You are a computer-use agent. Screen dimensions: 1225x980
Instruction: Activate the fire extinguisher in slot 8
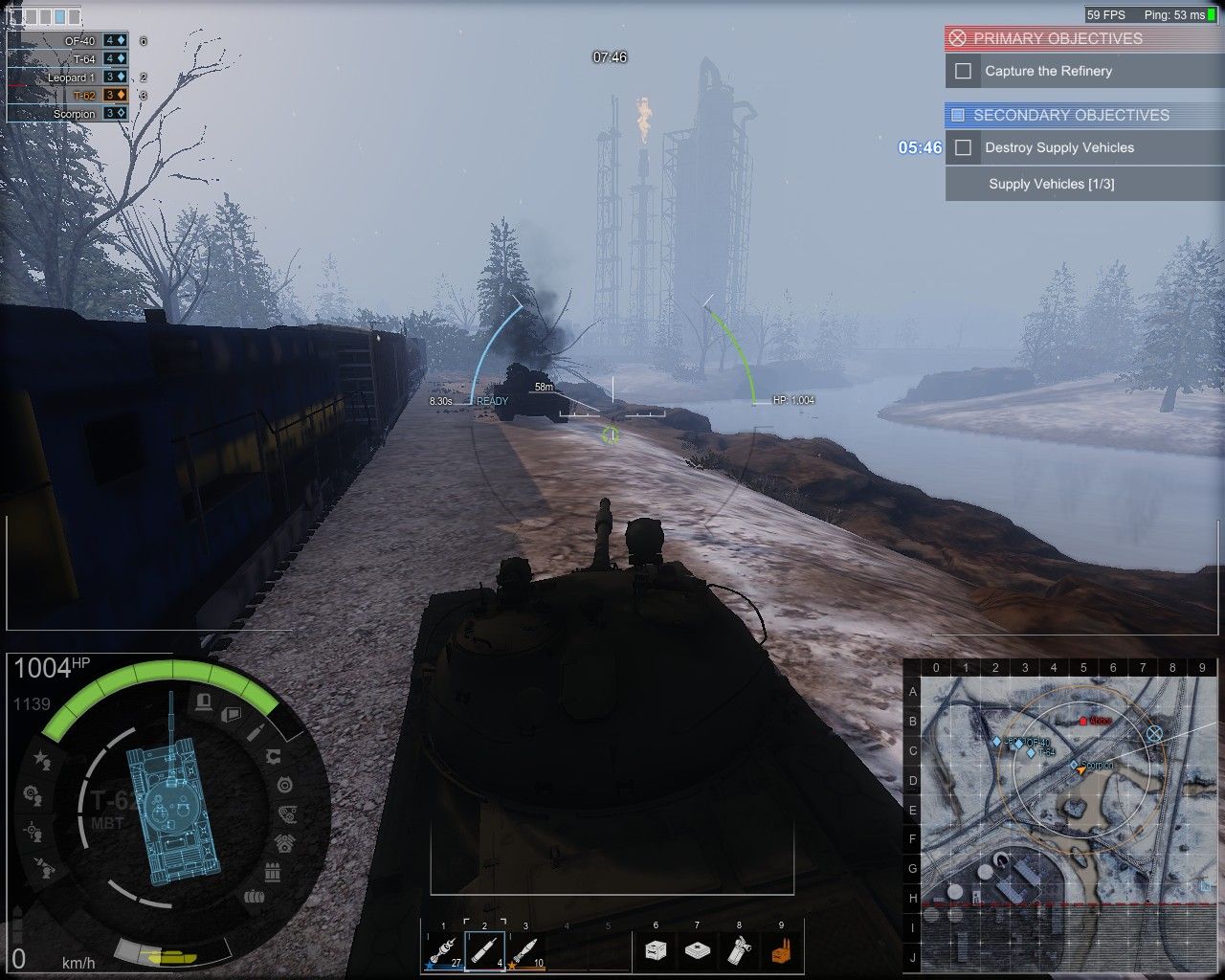[x=739, y=950]
